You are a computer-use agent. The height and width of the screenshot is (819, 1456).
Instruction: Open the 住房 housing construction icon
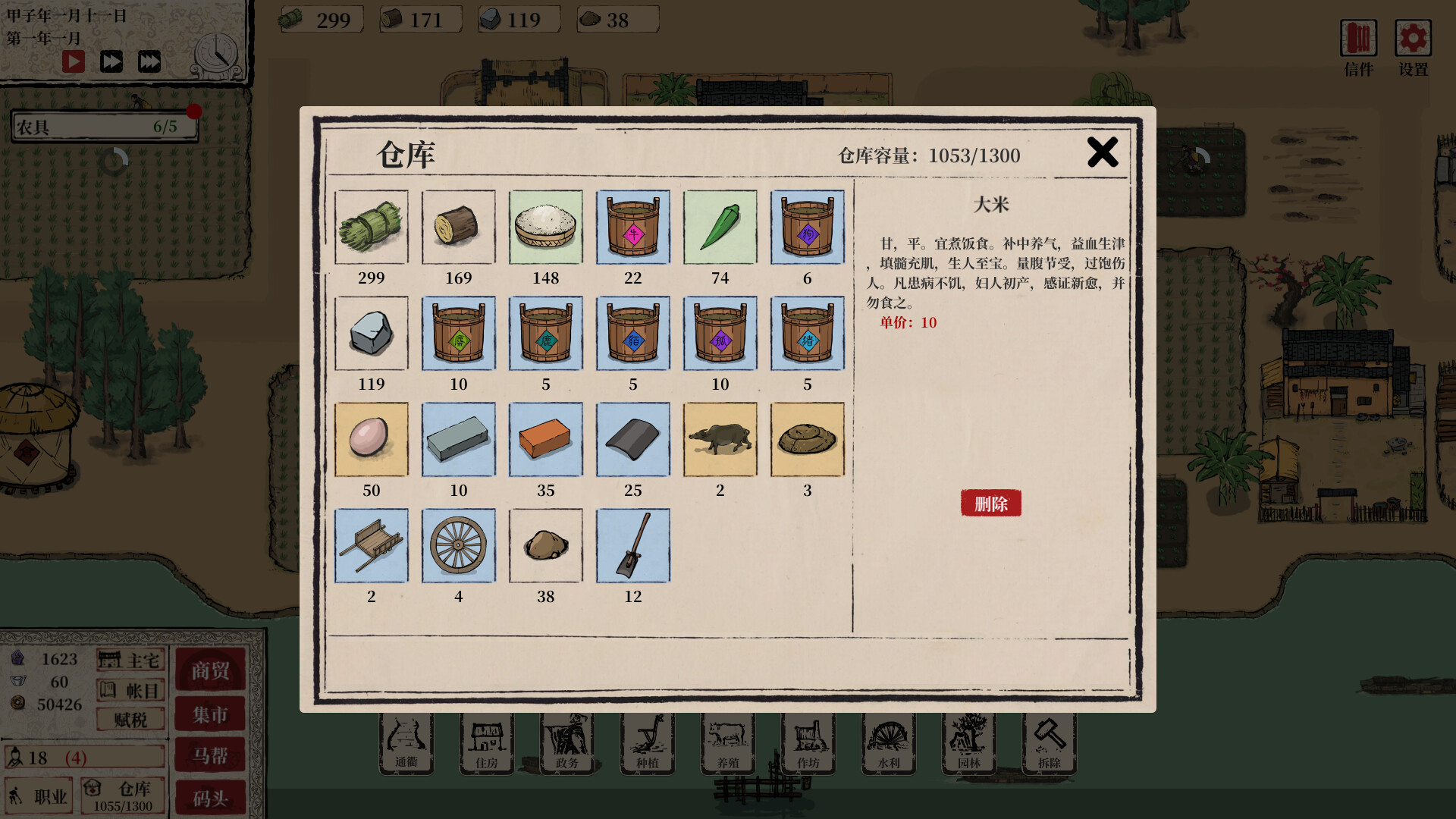point(486,743)
